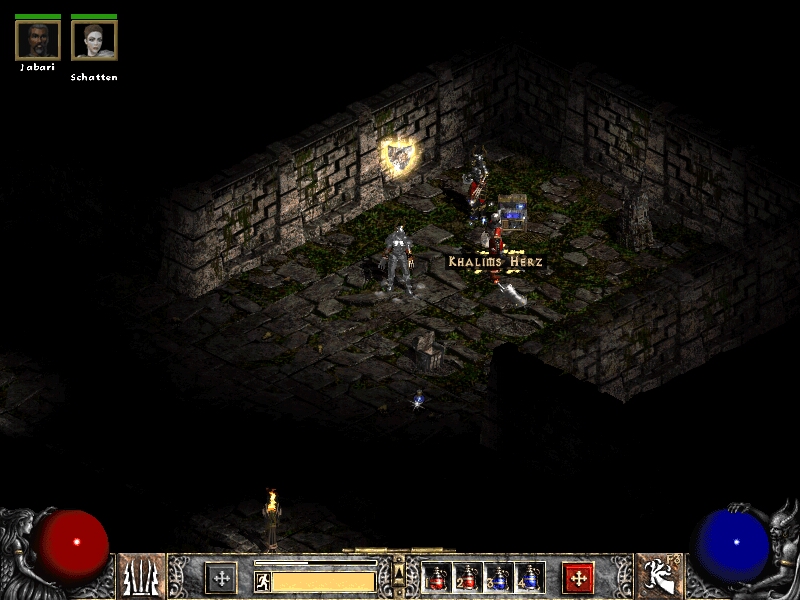Select Jabari's mercenary portrait

(38, 40)
